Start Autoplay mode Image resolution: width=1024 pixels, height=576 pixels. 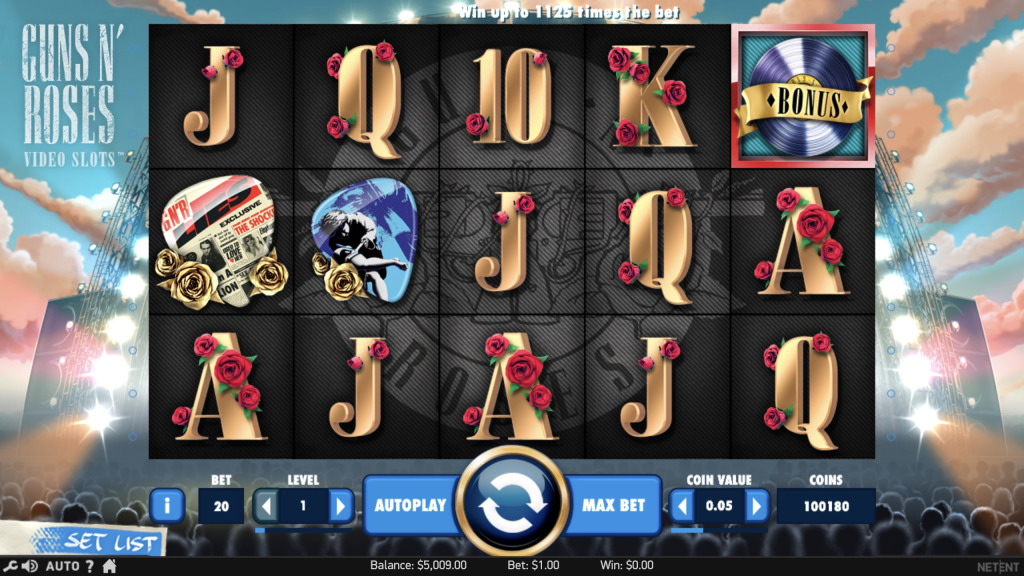[409, 505]
